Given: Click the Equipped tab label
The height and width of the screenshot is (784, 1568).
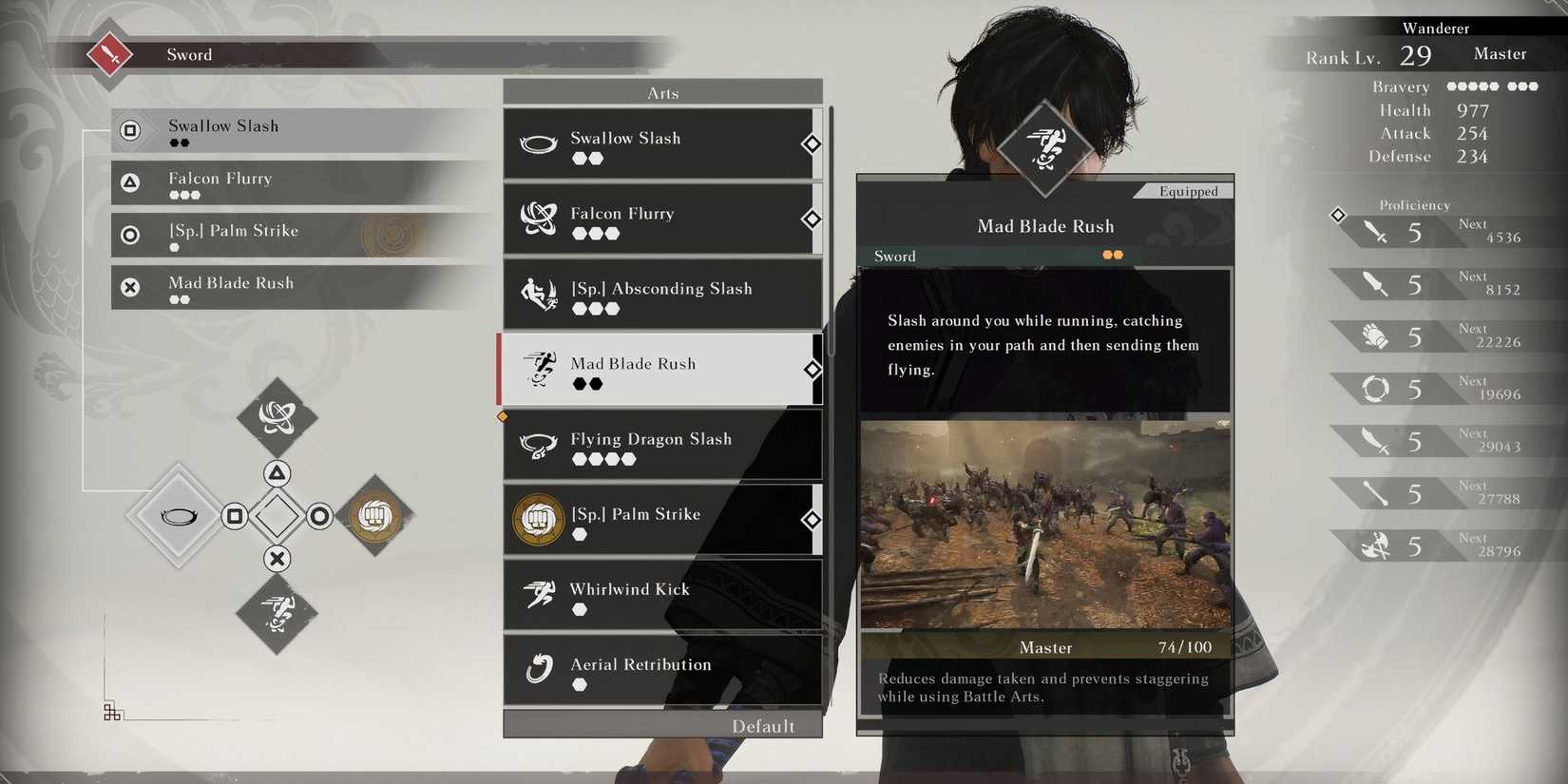Looking at the screenshot, I should click(1189, 191).
